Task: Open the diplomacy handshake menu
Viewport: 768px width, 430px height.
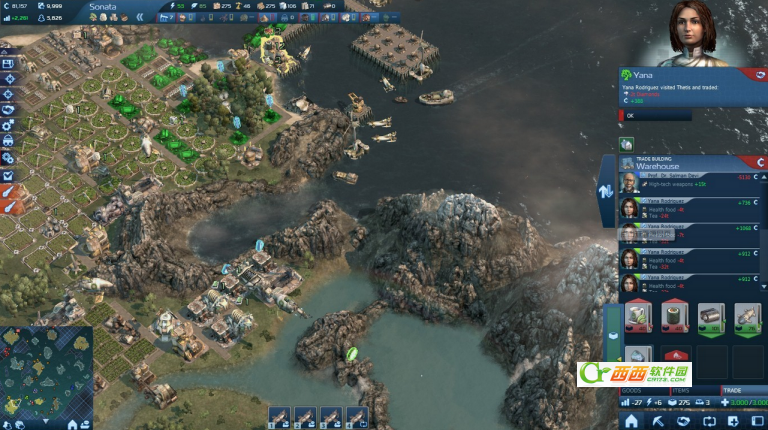Action: point(8,109)
